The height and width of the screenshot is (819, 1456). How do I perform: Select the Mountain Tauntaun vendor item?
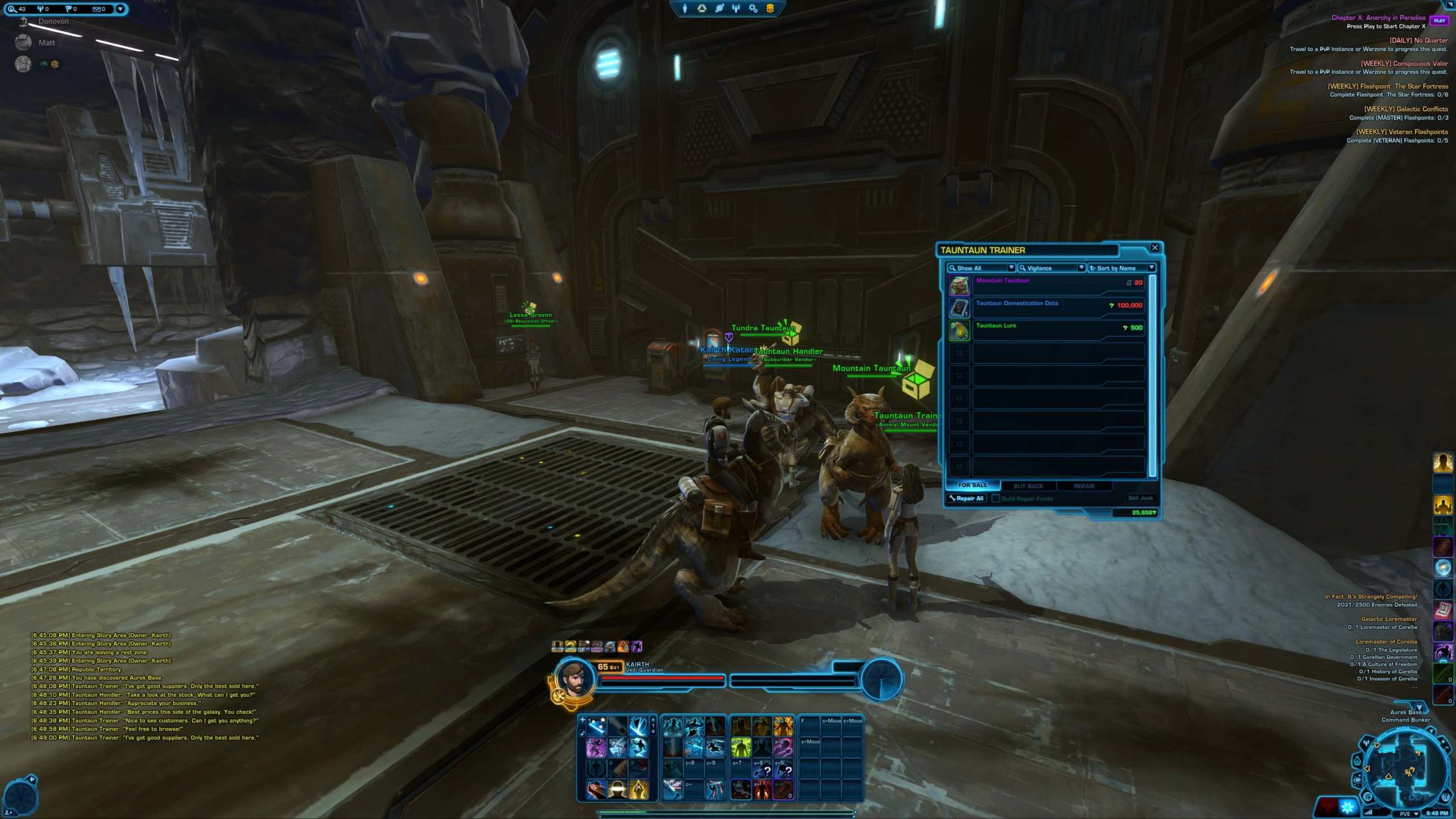pyautogui.click(x=1058, y=284)
